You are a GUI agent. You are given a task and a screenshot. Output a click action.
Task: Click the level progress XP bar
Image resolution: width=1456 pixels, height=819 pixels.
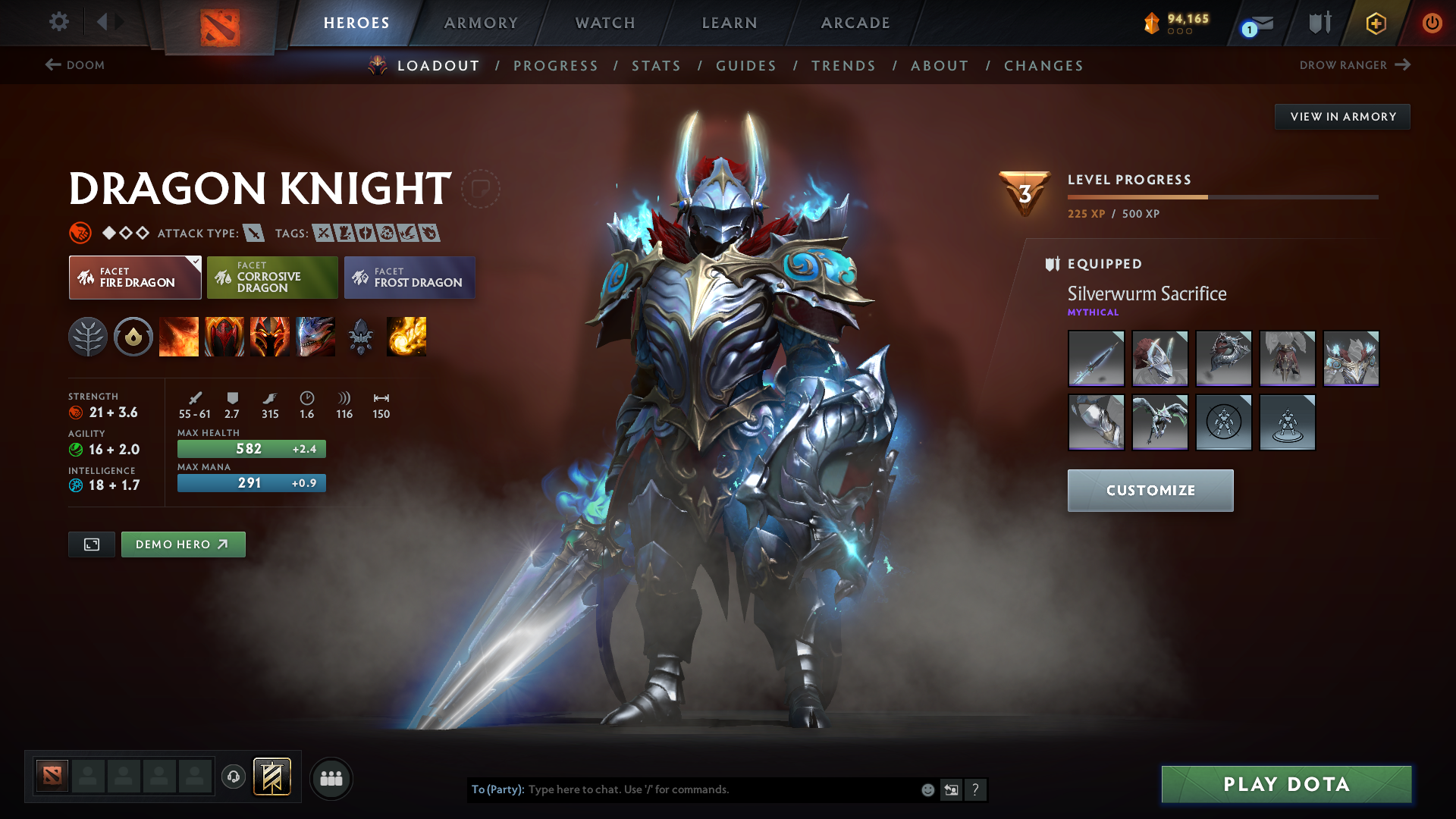[x=1221, y=196]
